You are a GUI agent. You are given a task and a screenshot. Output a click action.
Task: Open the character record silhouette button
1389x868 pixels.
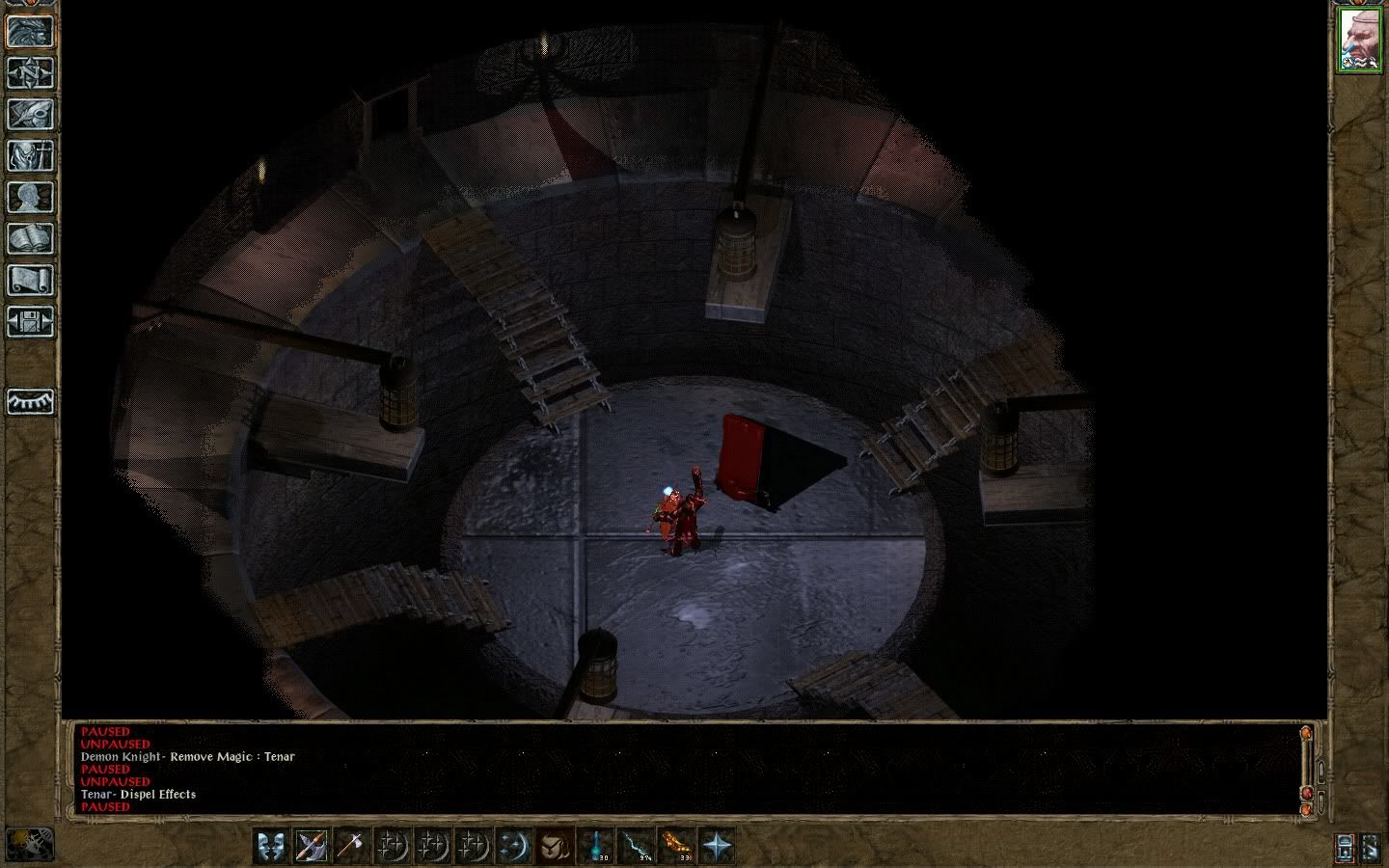point(30,197)
